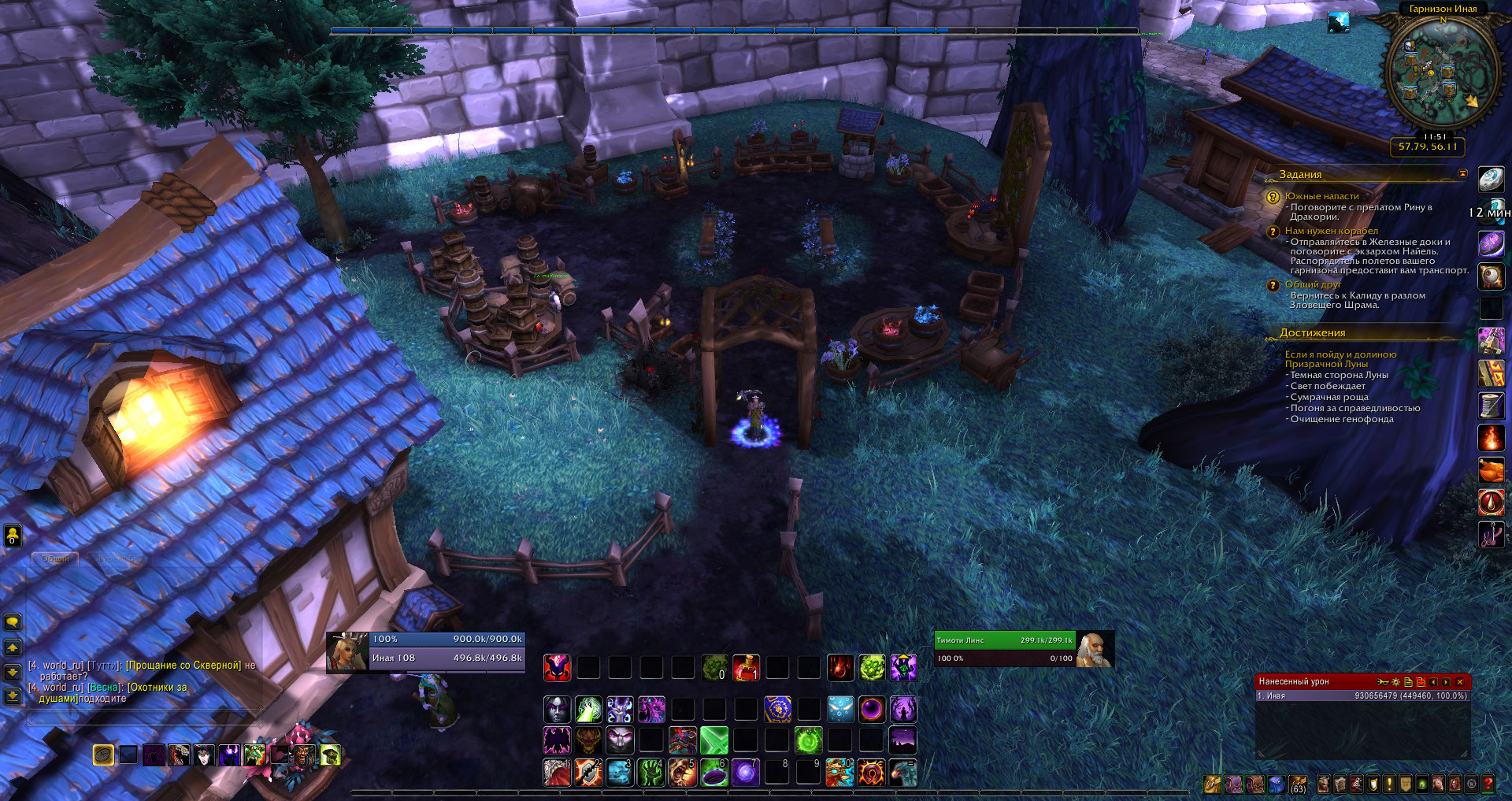
Task: Select the 'Южные напасти' quest in tracker
Action: (x=1321, y=196)
